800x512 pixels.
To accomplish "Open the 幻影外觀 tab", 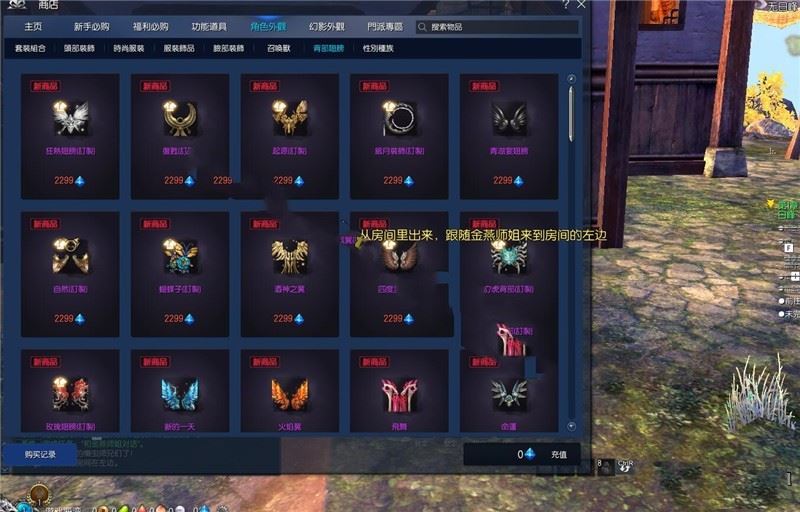I will point(327,27).
